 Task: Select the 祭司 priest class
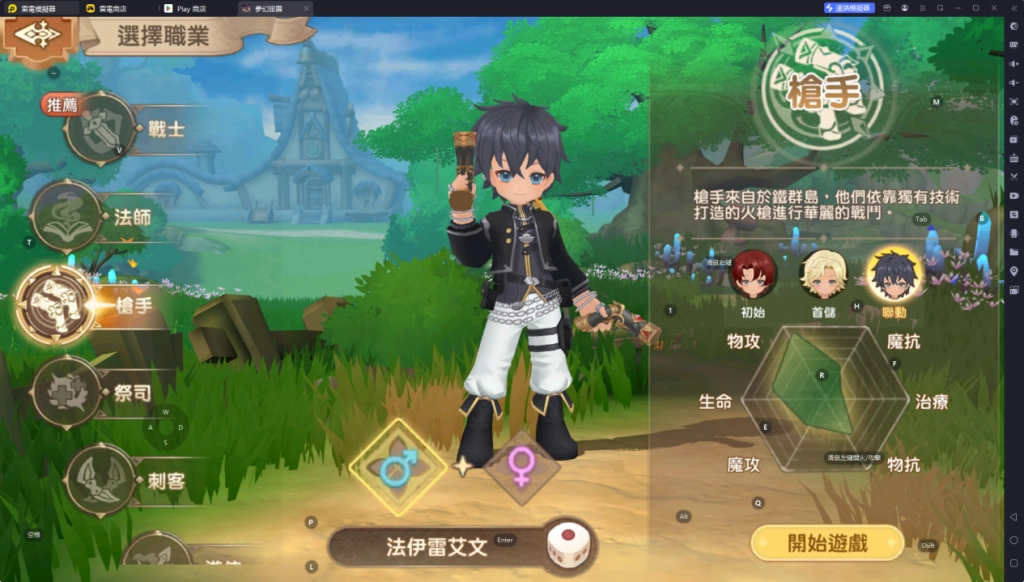[x=68, y=392]
